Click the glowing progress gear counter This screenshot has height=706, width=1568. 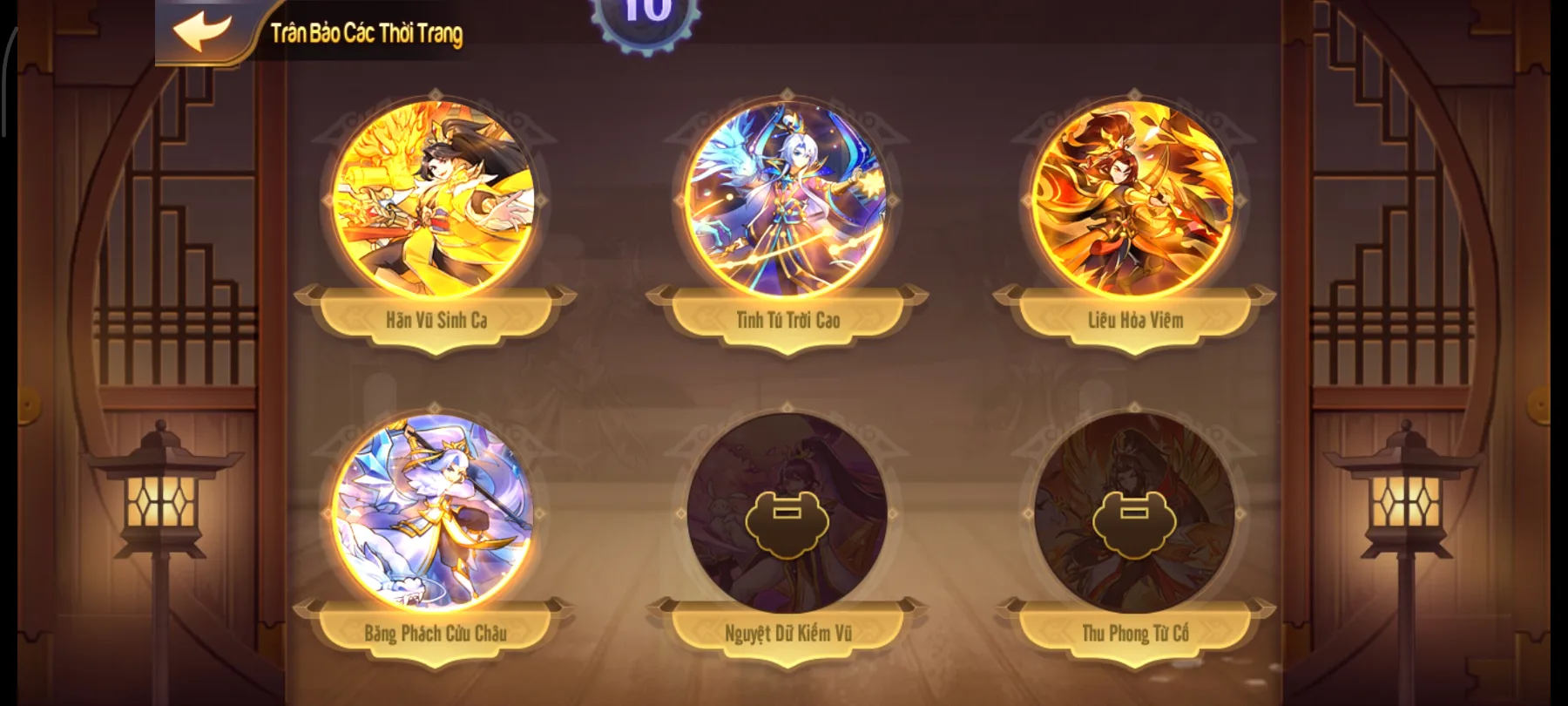(x=642, y=16)
